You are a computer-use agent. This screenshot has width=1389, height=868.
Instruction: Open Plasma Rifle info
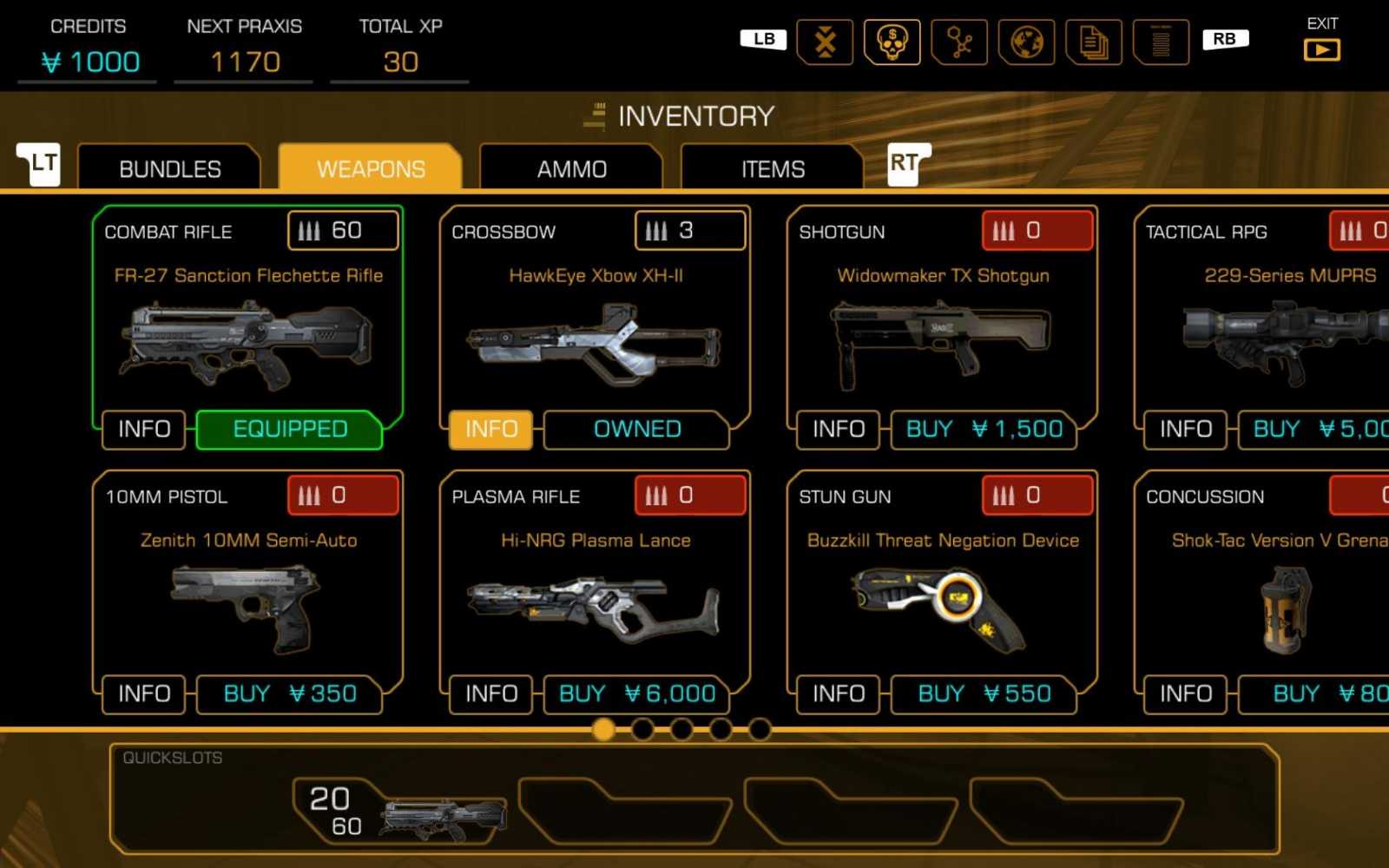click(x=491, y=694)
